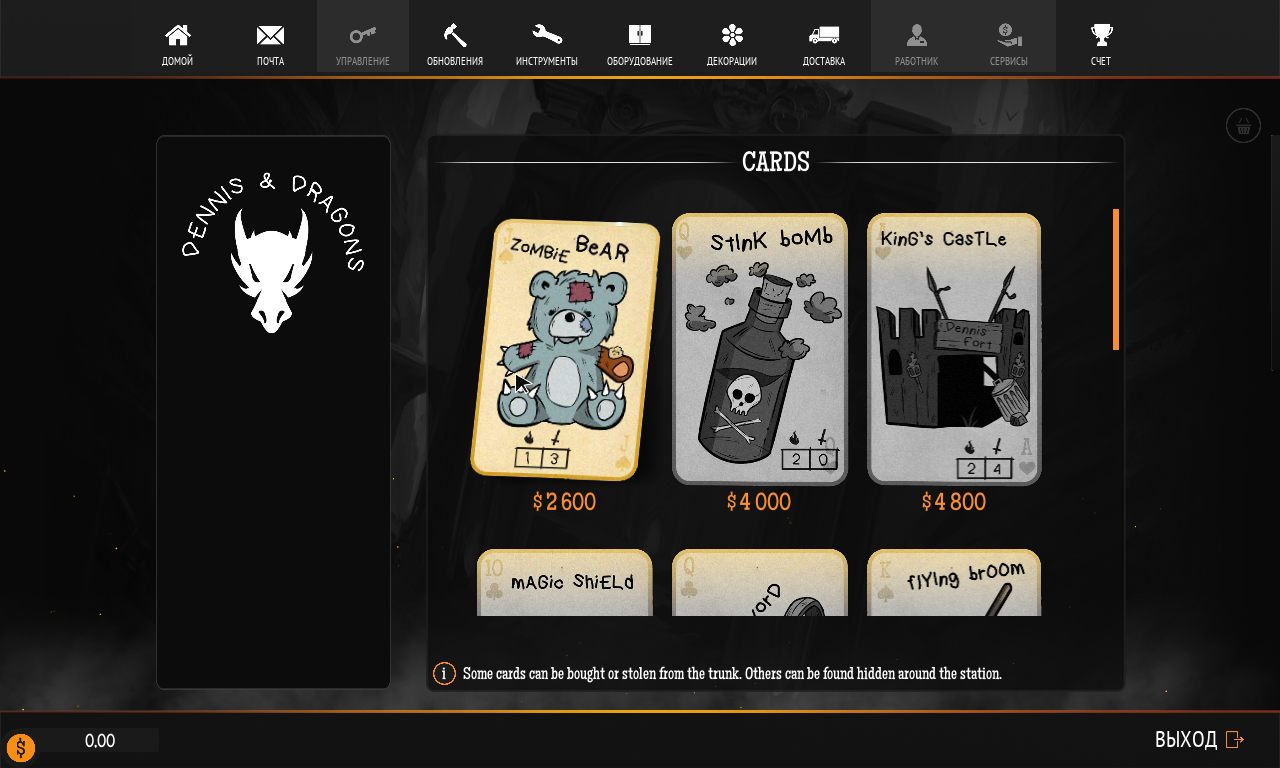The image size is (1280, 768).
Task: Select the Flying Broom card
Action: pos(954,583)
